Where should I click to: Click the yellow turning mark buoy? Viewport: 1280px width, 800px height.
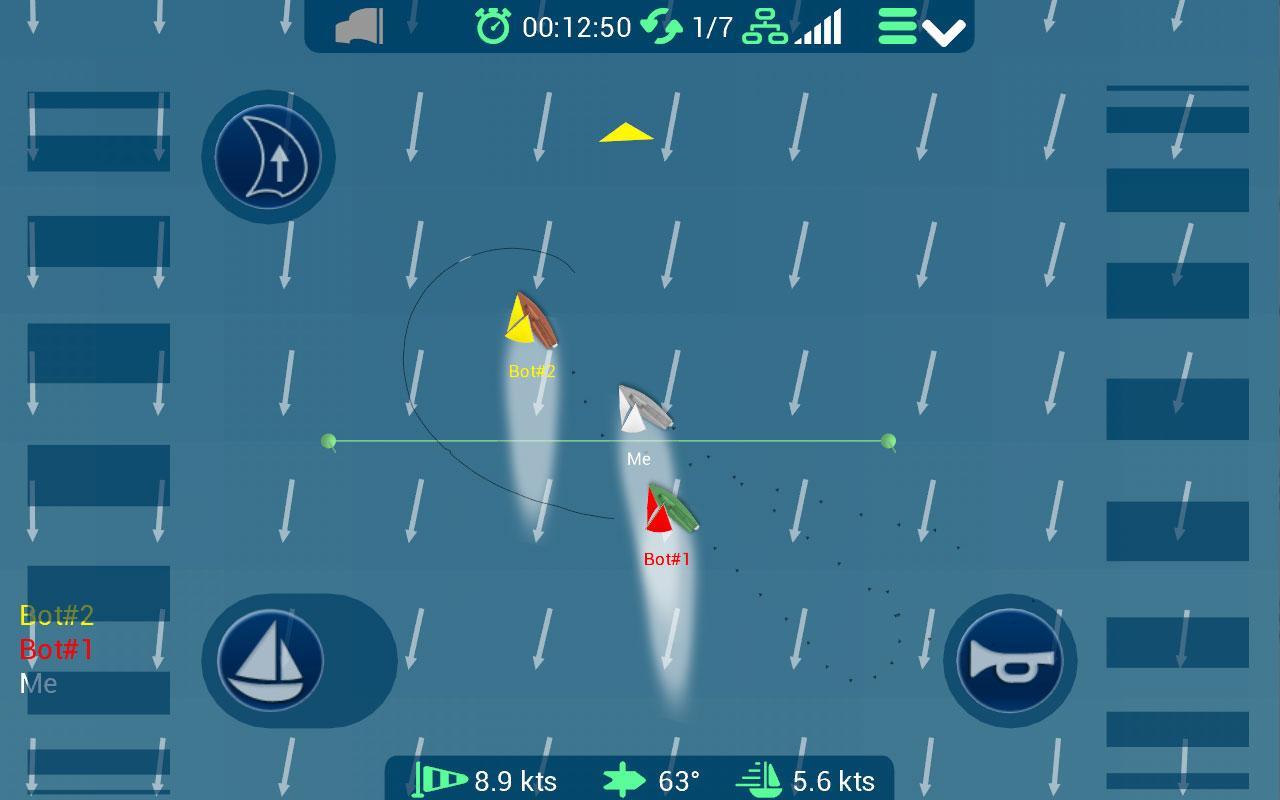pos(622,133)
